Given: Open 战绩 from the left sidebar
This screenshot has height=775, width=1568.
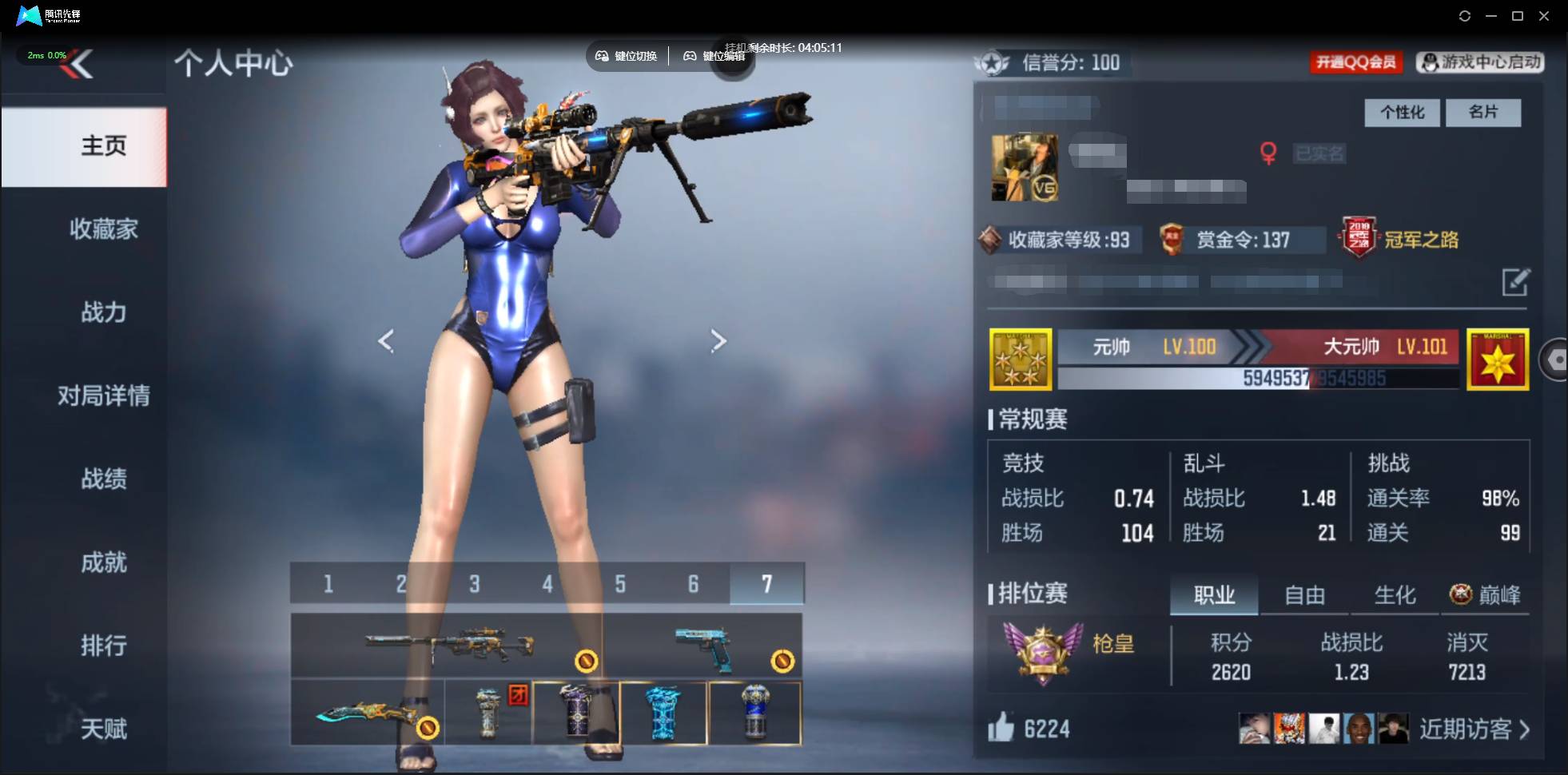Looking at the screenshot, I should (x=104, y=479).
